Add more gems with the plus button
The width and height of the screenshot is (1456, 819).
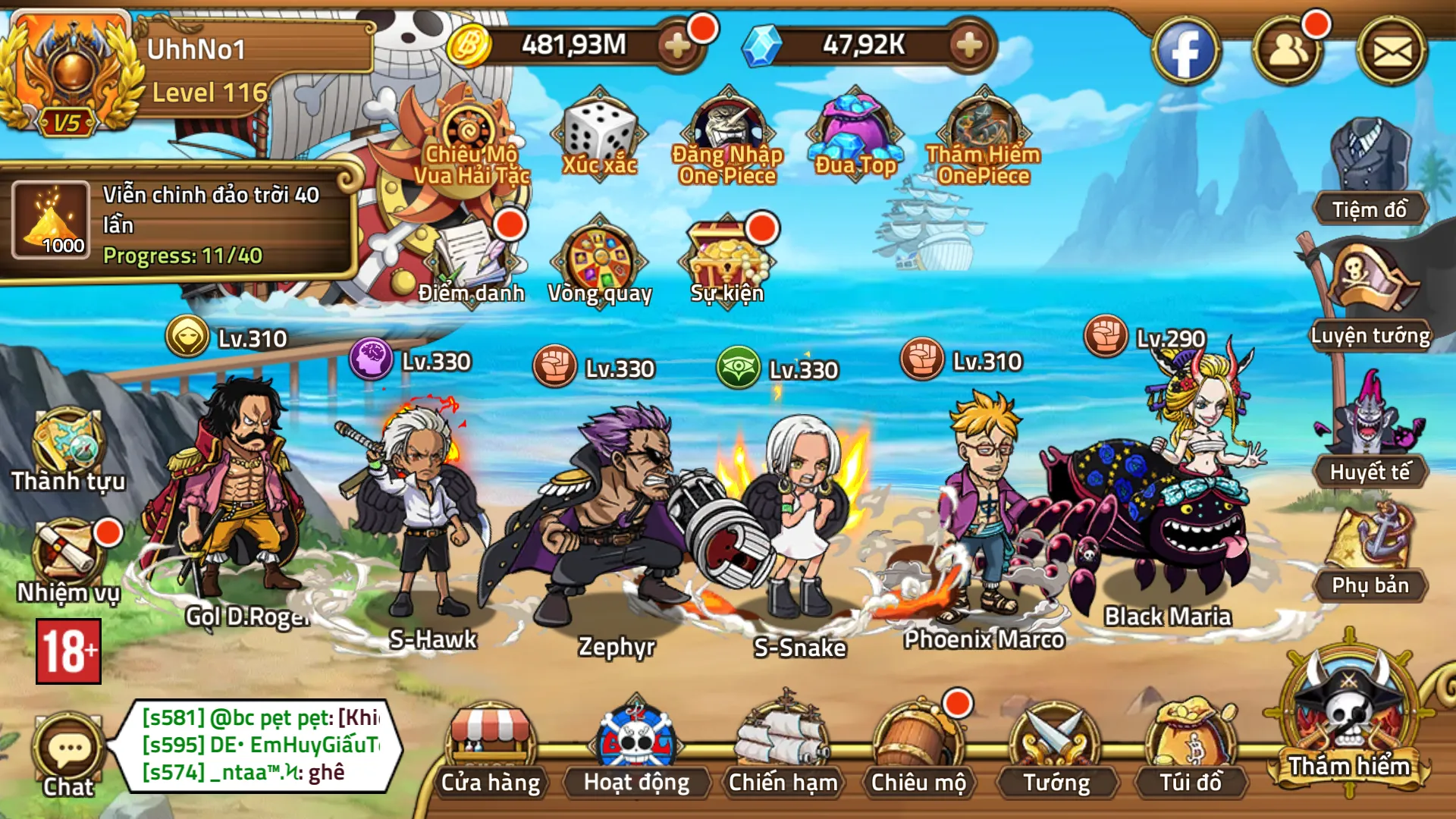point(968,45)
